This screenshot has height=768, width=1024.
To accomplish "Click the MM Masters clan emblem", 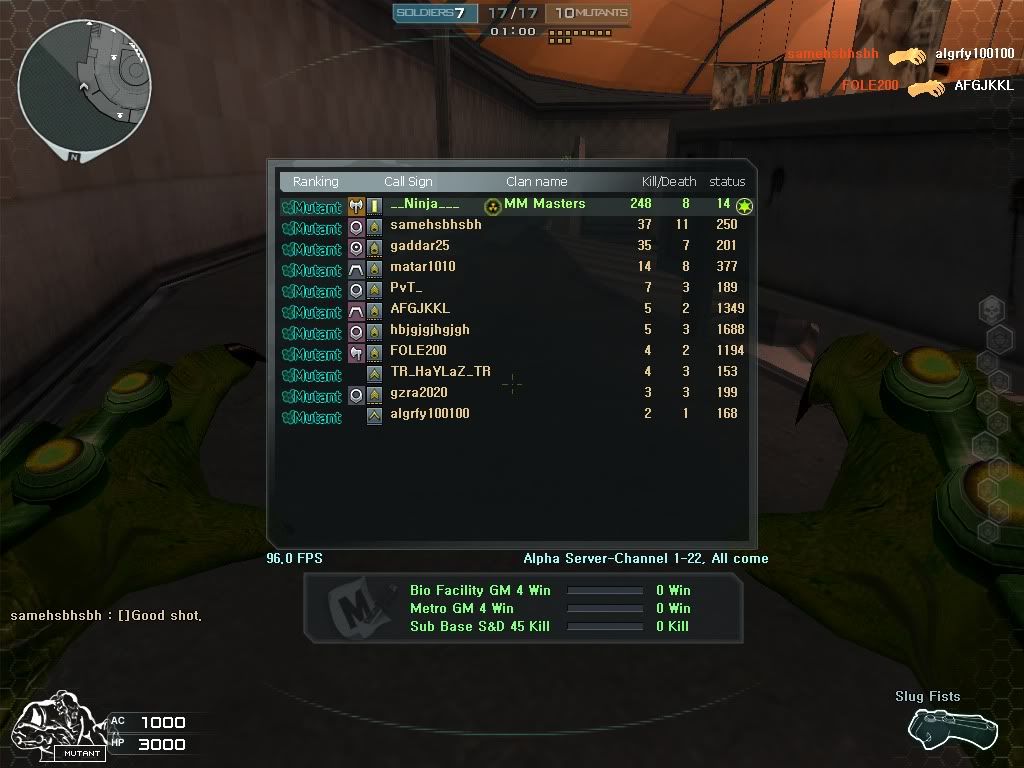I will point(493,206).
